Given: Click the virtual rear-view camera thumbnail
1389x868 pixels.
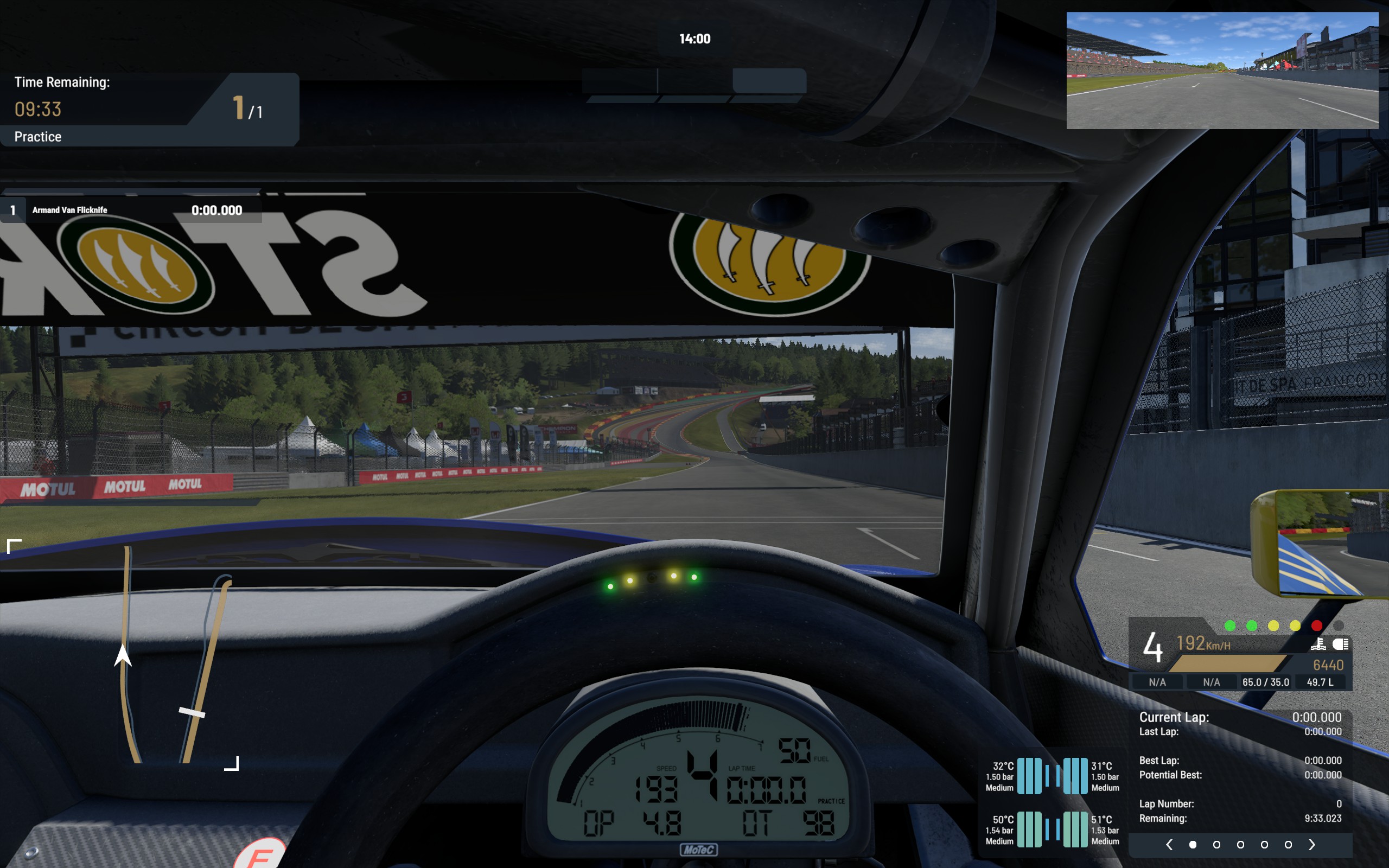Looking at the screenshot, I should [x=1222, y=70].
